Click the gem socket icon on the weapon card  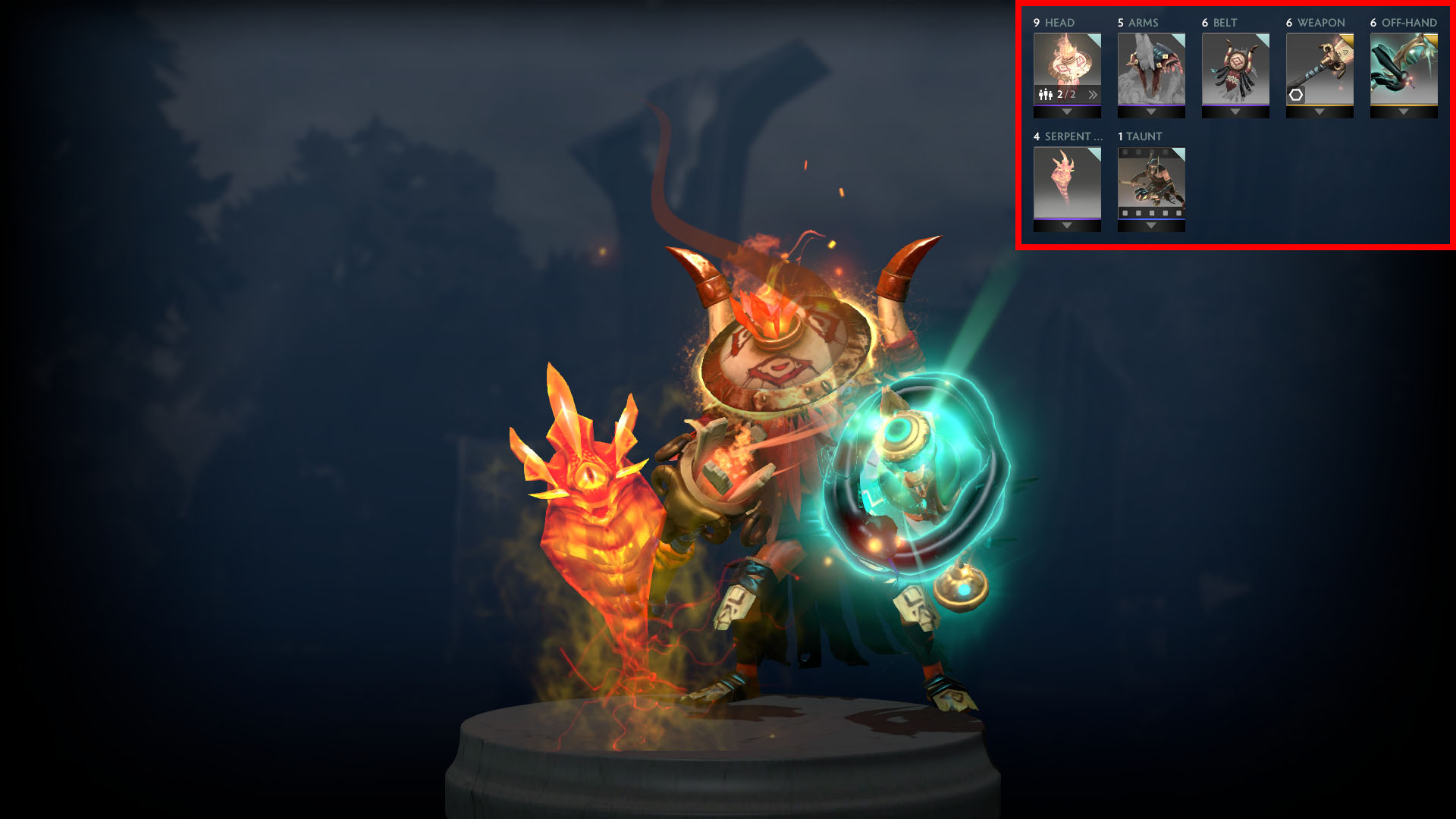point(1297,95)
